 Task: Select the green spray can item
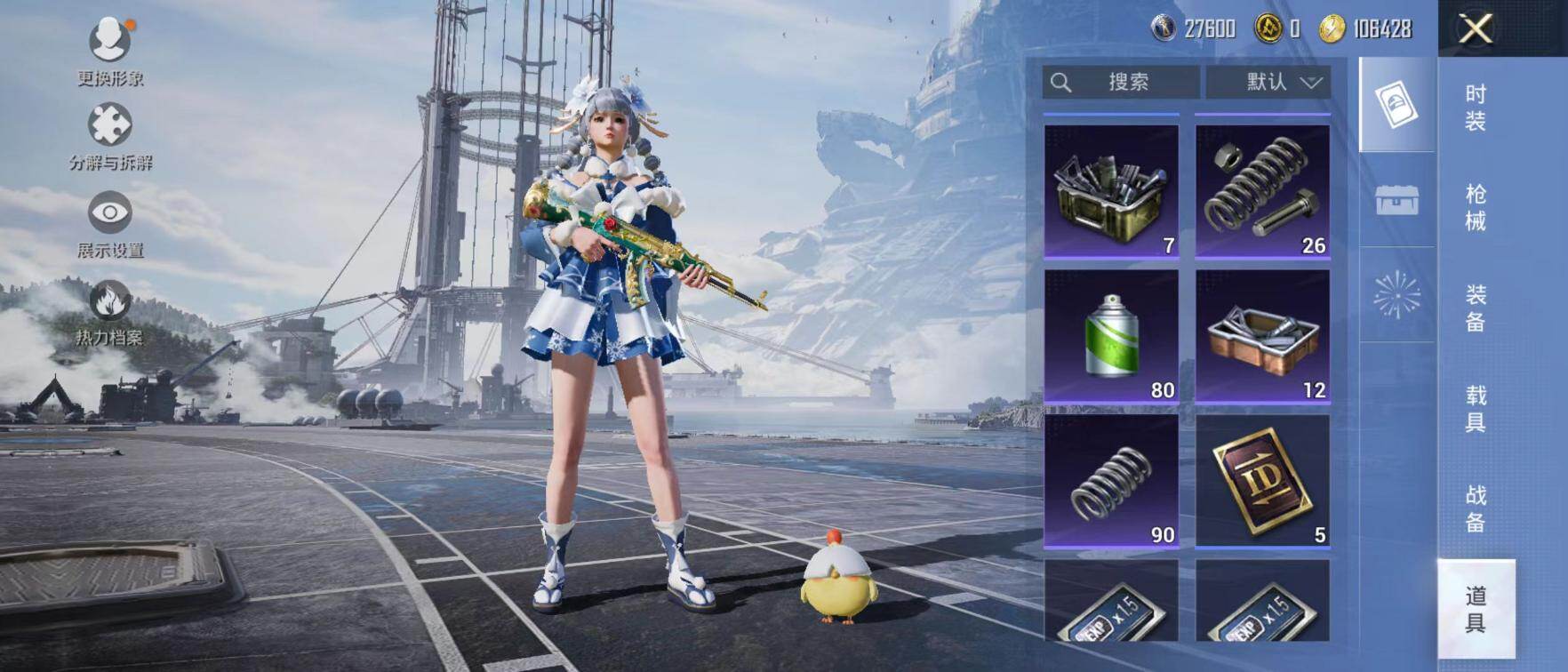point(1111,336)
